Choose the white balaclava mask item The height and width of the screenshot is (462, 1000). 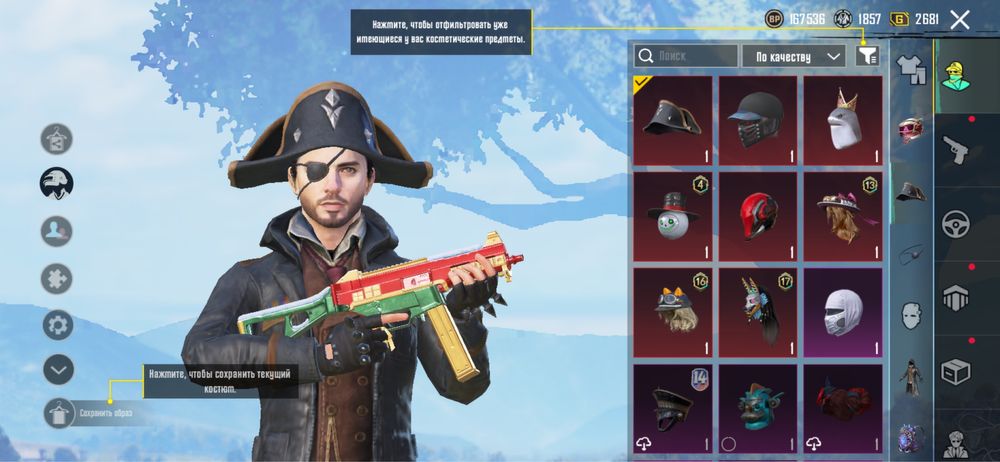pyautogui.click(x=843, y=311)
